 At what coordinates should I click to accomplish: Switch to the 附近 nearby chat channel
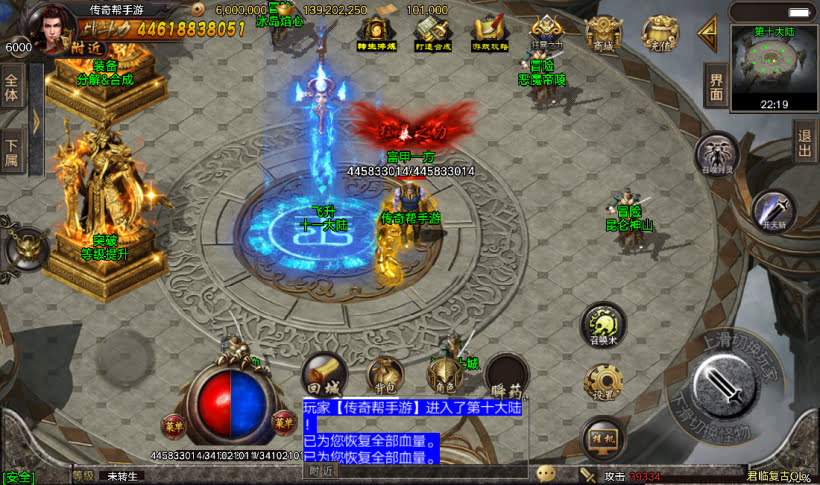coord(321,470)
